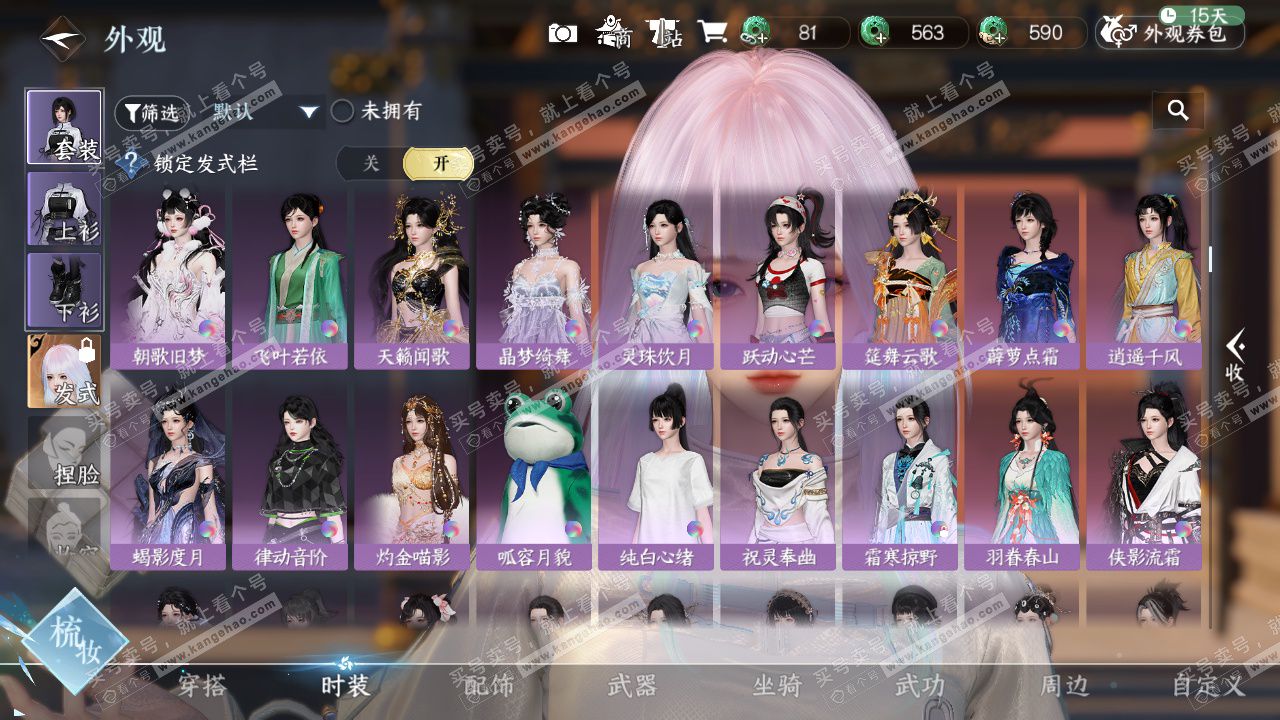Select the 套装 outfit category tab
The width and height of the screenshot is (1280, 720).
click(64, 127)
